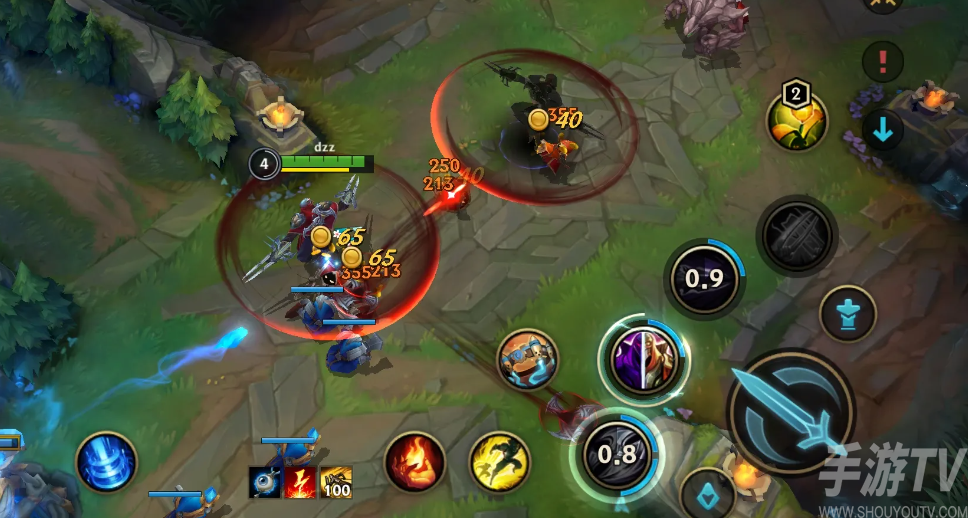Use the yellow flower icon with badge 2
The image size is (968, 518).
coord(796,122)
